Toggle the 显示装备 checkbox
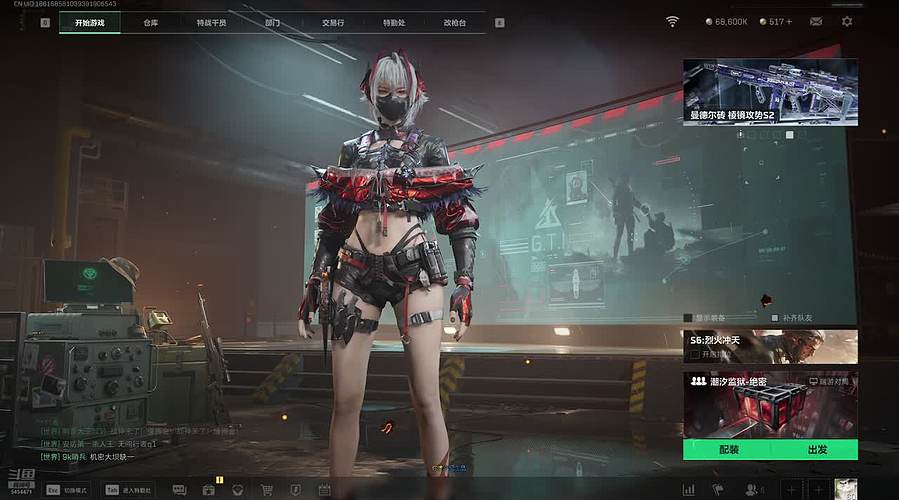 point(688,318)
